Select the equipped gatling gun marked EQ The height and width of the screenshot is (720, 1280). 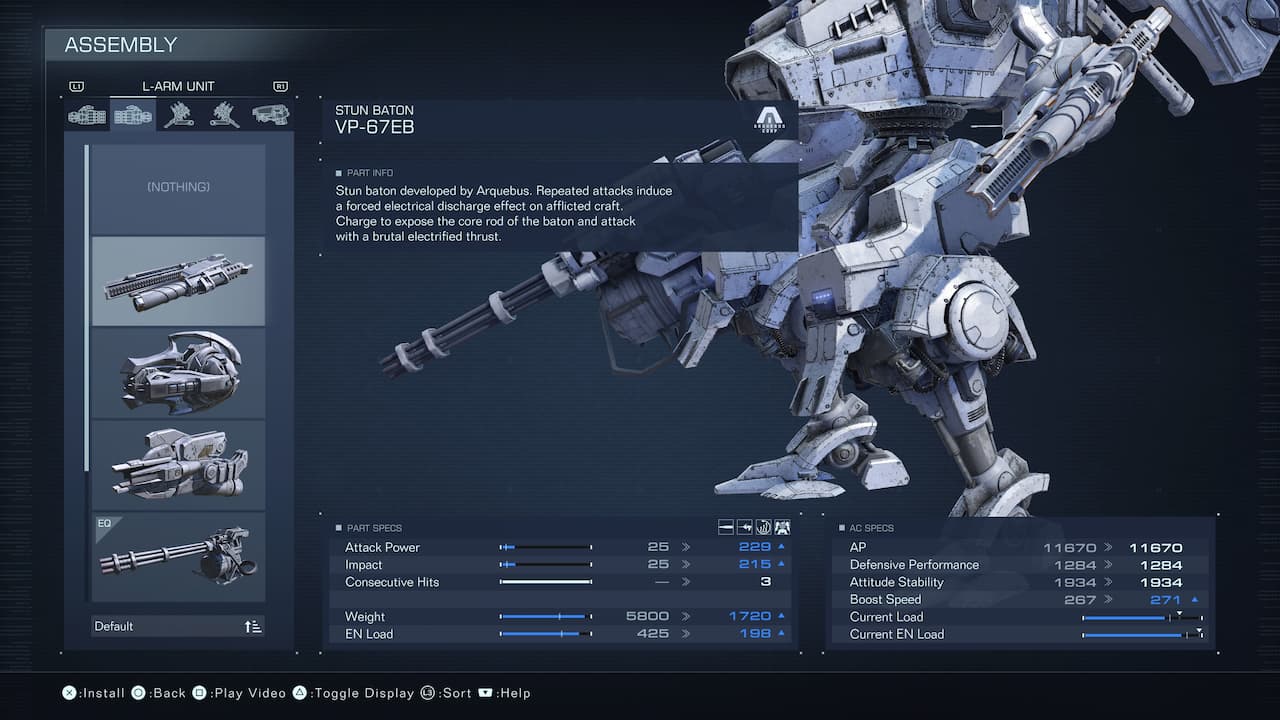pos(178,557)
